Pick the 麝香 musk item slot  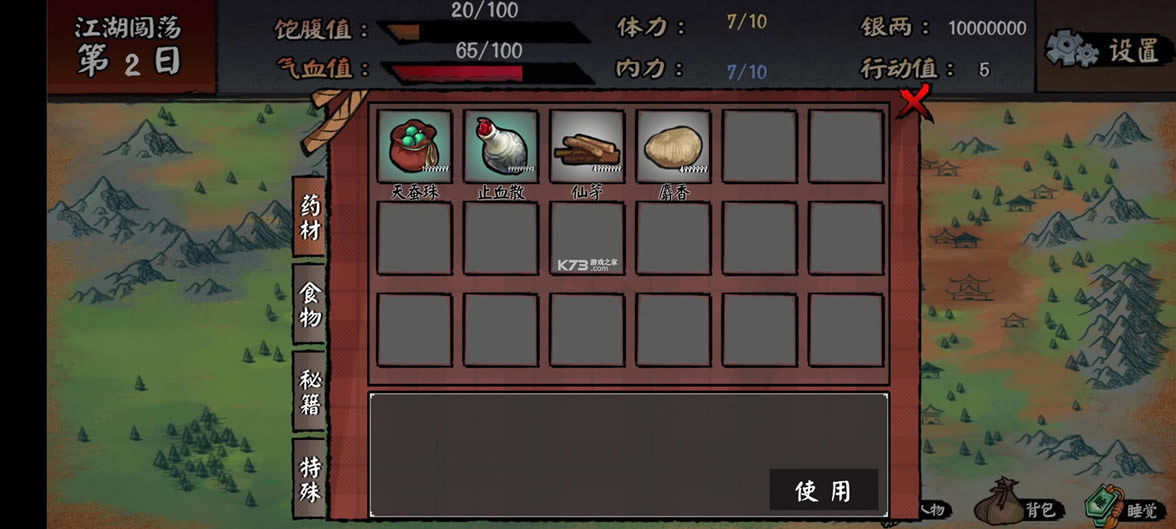673,146
